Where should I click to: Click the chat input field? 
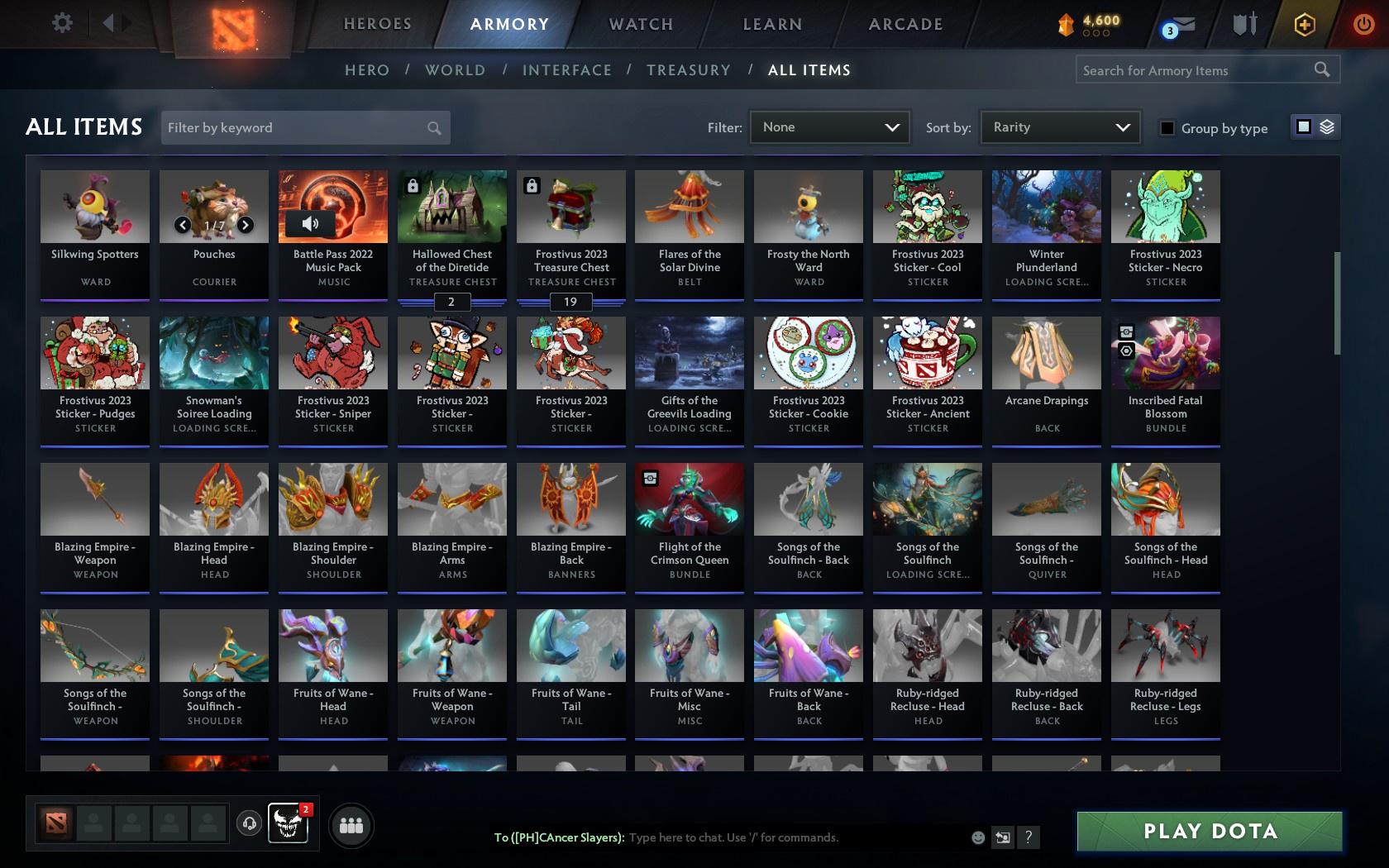click(x=785, y=837)
